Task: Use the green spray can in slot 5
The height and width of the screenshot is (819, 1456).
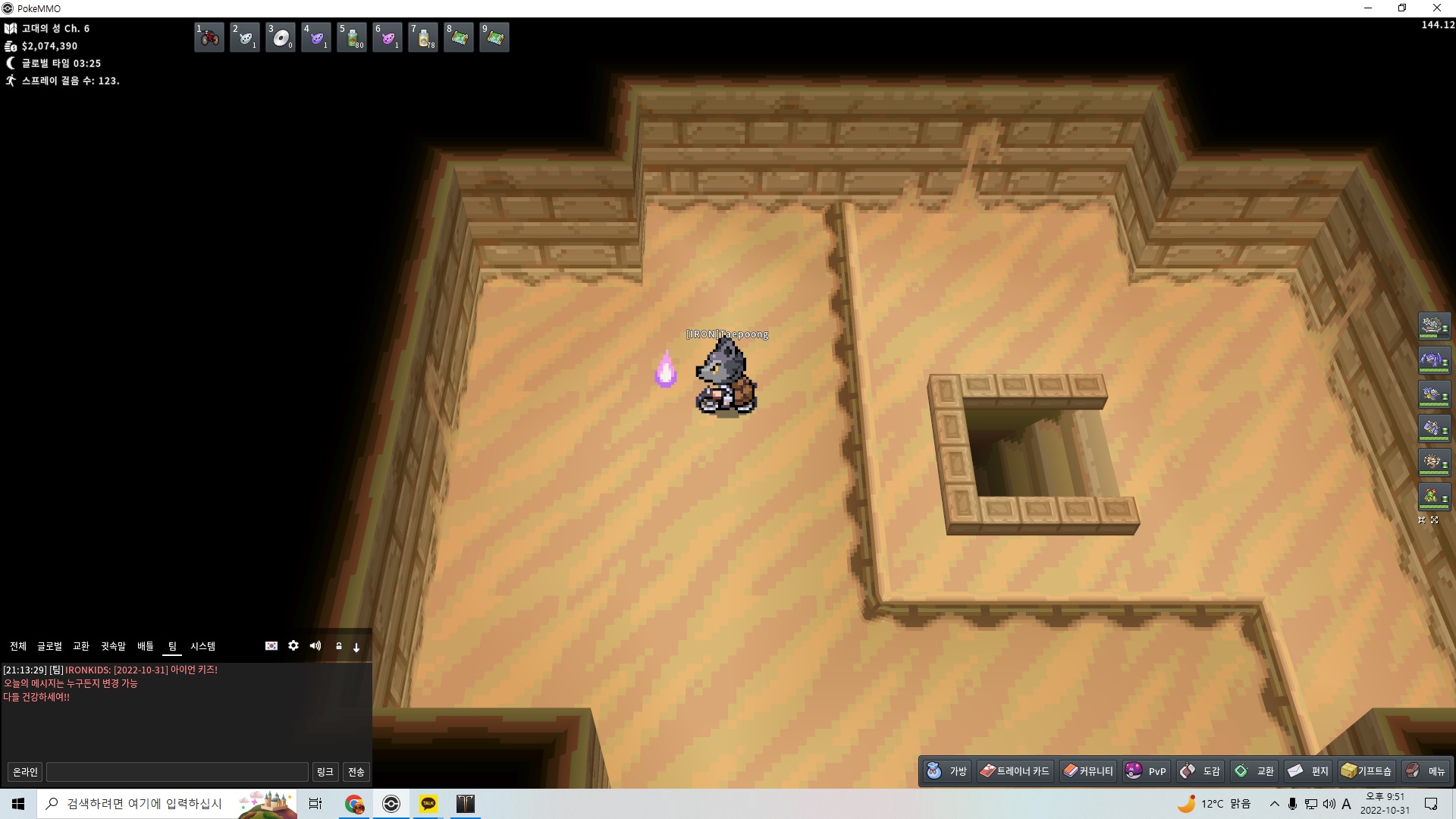Action: pos(352,37)
